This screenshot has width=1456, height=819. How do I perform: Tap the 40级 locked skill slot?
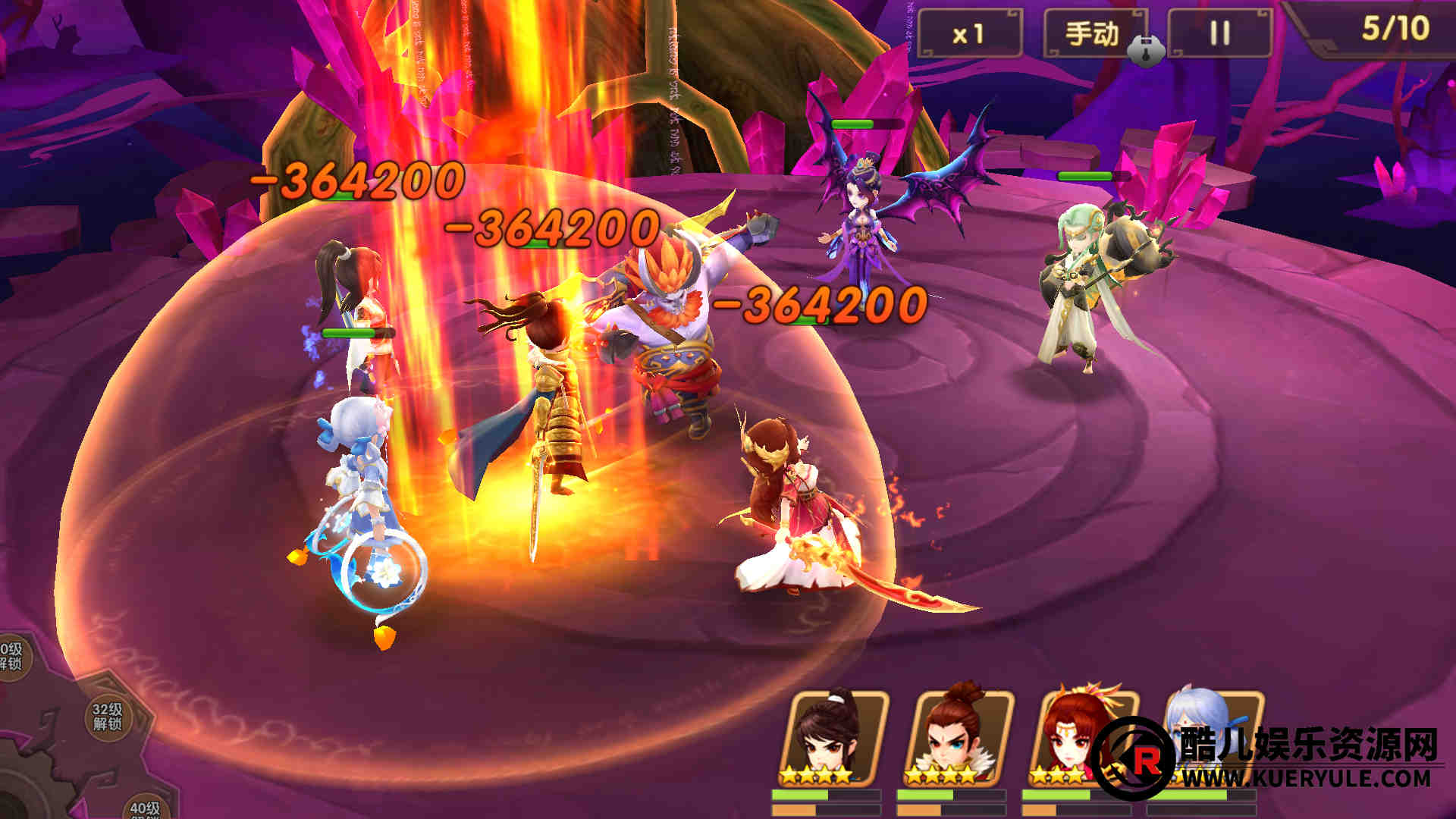click(144, 807)
